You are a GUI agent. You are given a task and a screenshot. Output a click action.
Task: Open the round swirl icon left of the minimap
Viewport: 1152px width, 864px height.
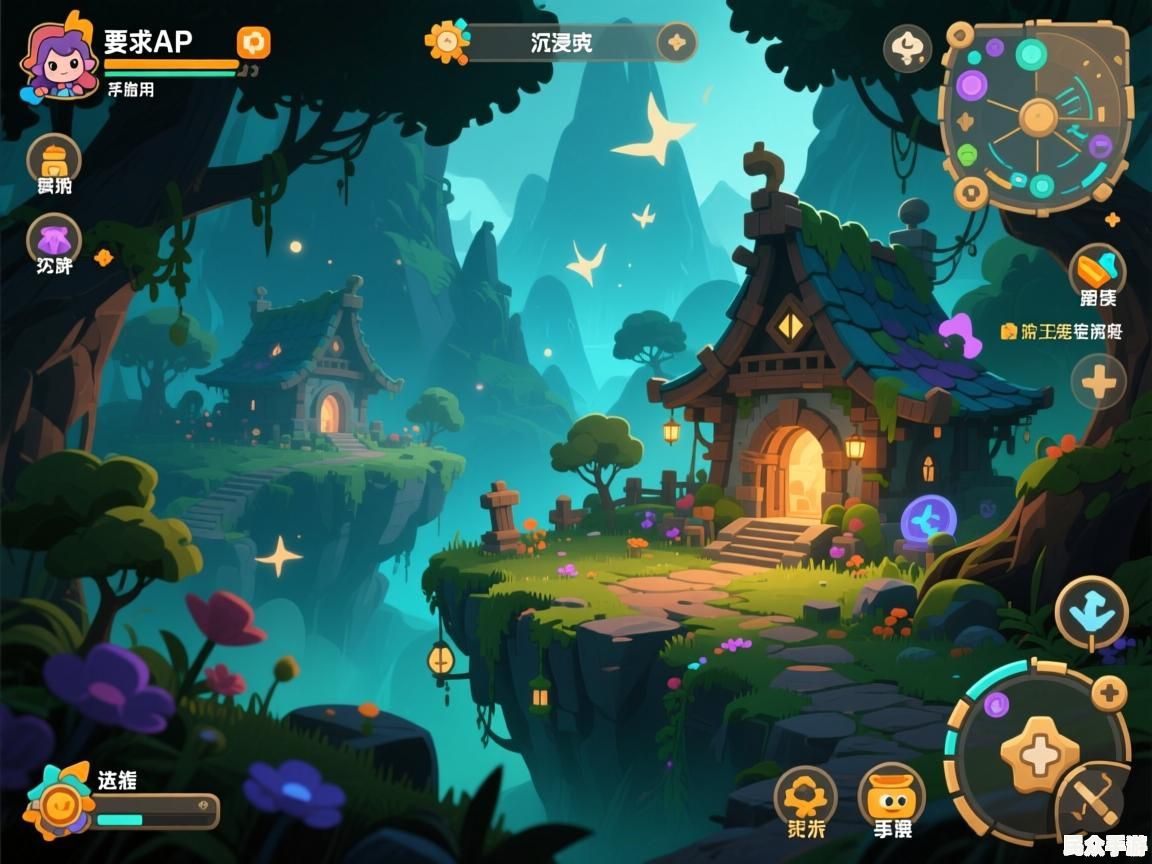(x=907, y=48)
